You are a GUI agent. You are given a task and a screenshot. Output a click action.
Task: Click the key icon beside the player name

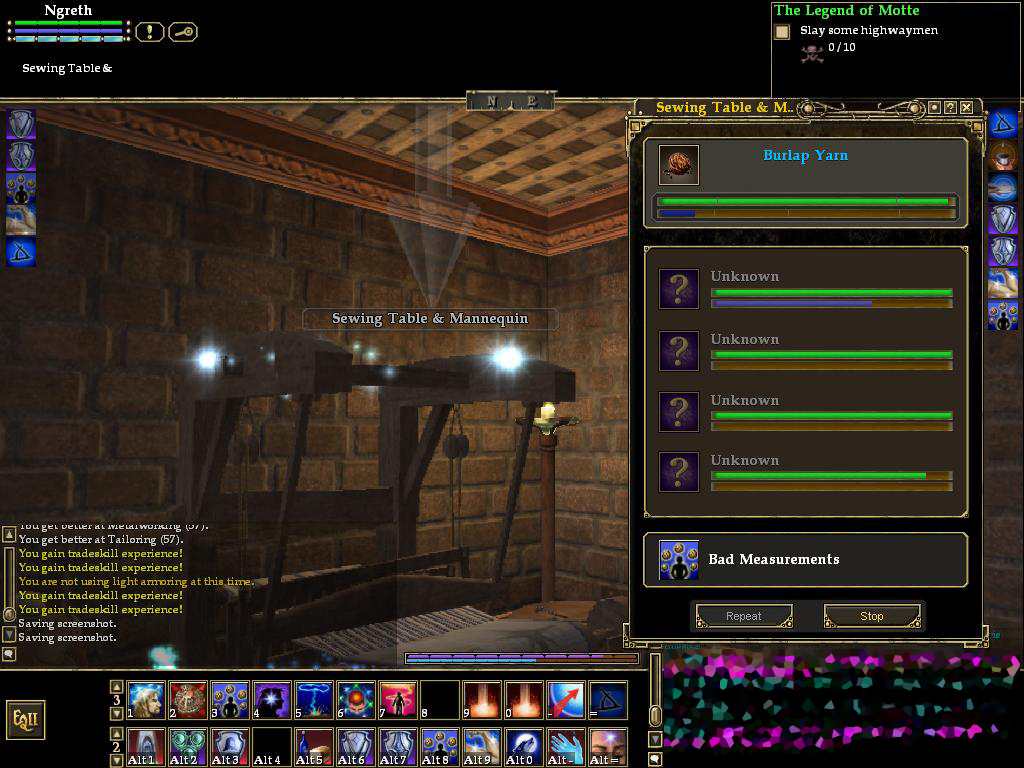point(183,32)
